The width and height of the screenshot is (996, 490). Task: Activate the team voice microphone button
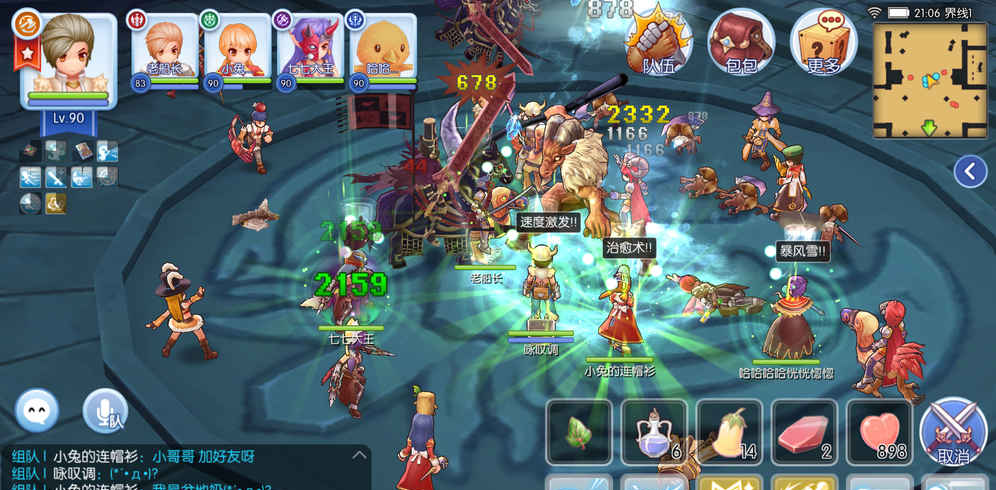105,410
